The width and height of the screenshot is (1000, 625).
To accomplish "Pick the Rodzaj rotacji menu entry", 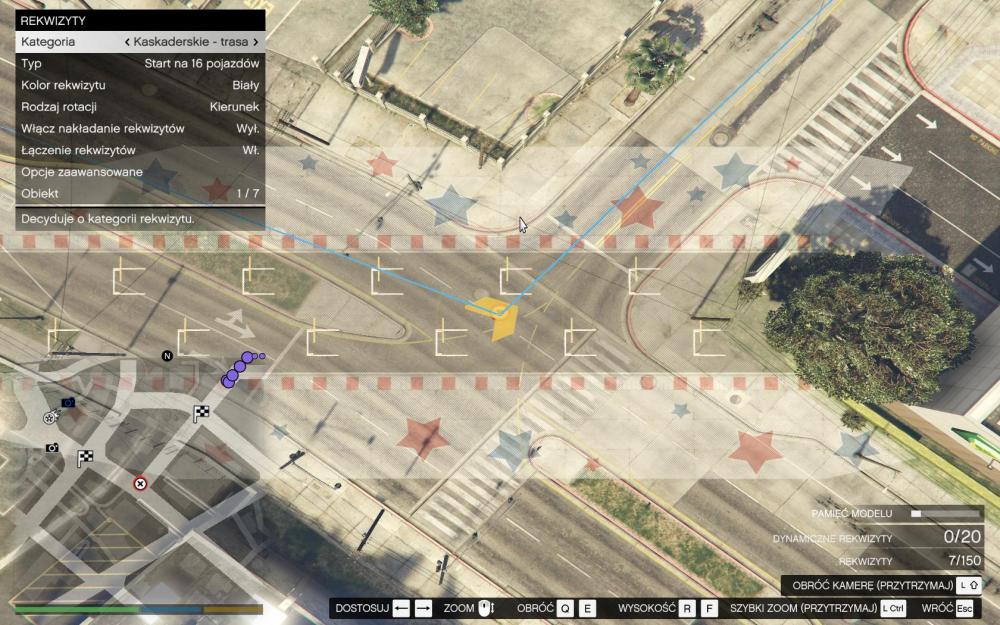I will 140,107.
